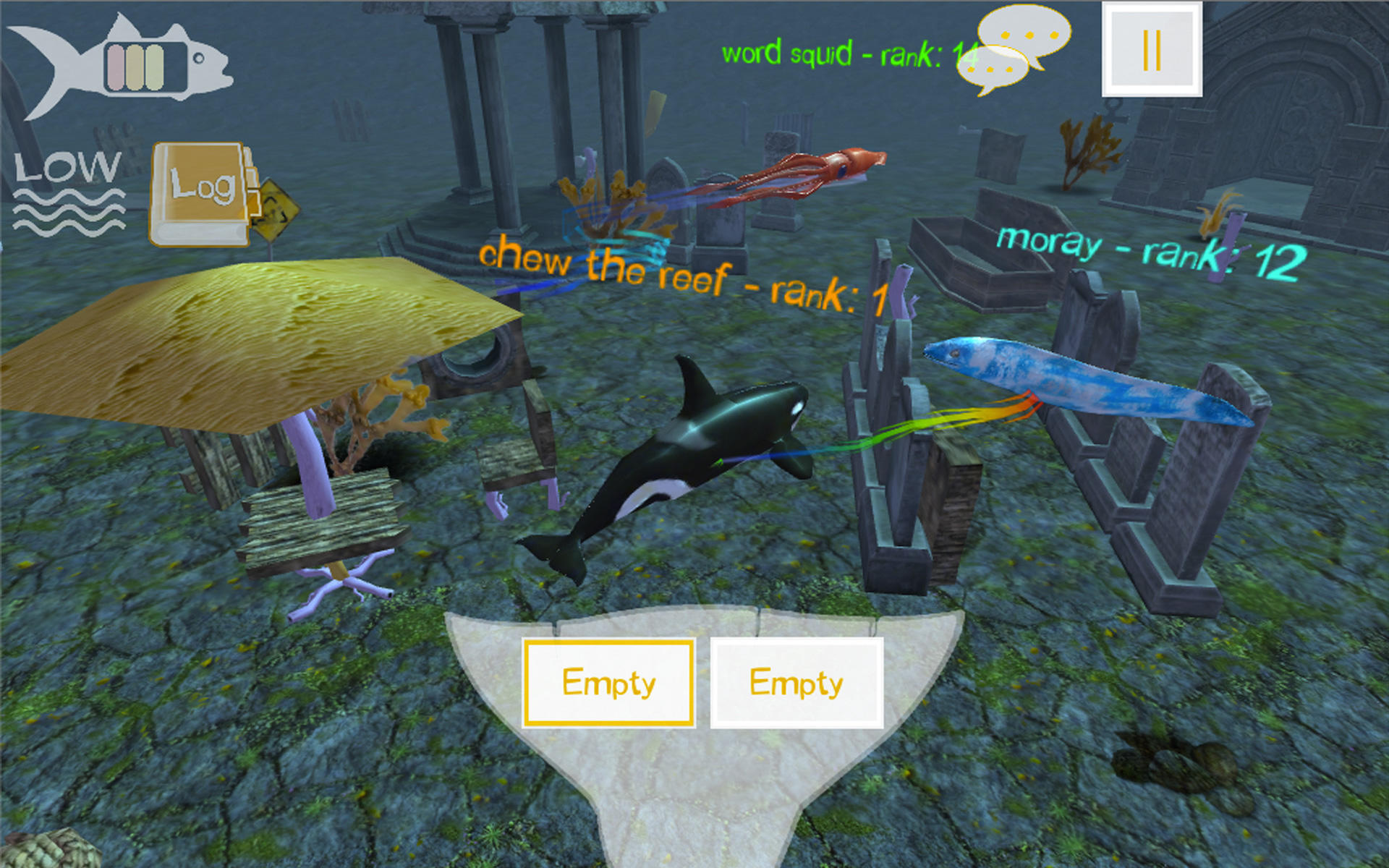Expand the smaller speech bubble

tap(993, 69)
